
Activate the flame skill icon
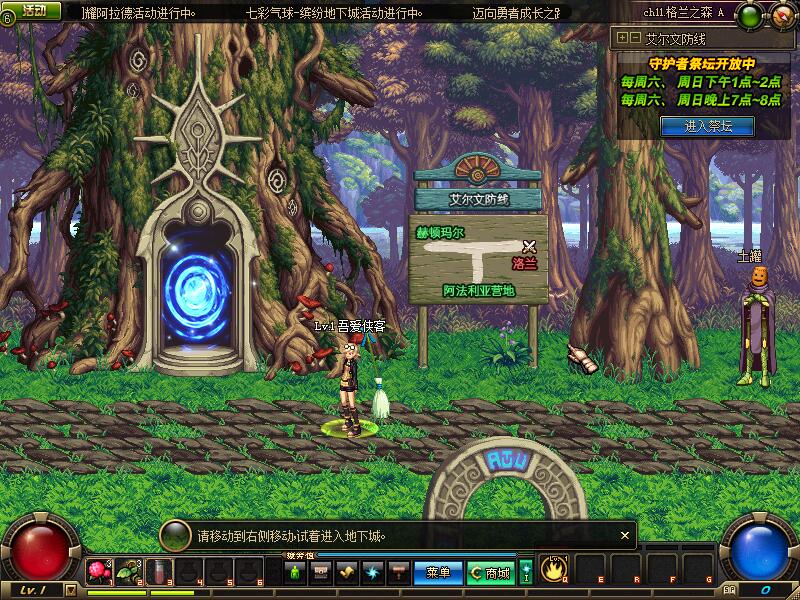tap(553, 569)
